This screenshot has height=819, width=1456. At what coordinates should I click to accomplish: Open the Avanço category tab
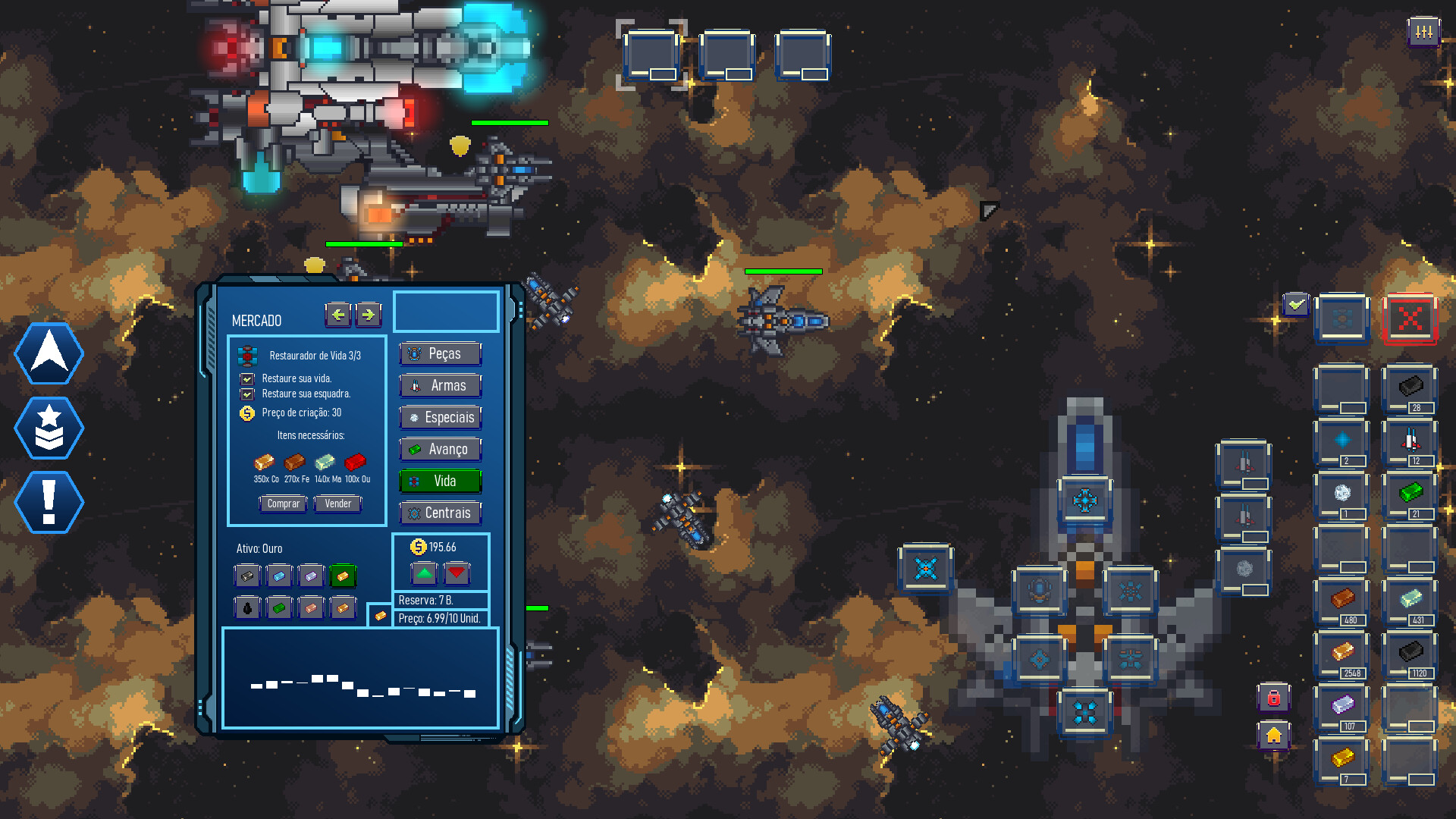click(440, 450)
